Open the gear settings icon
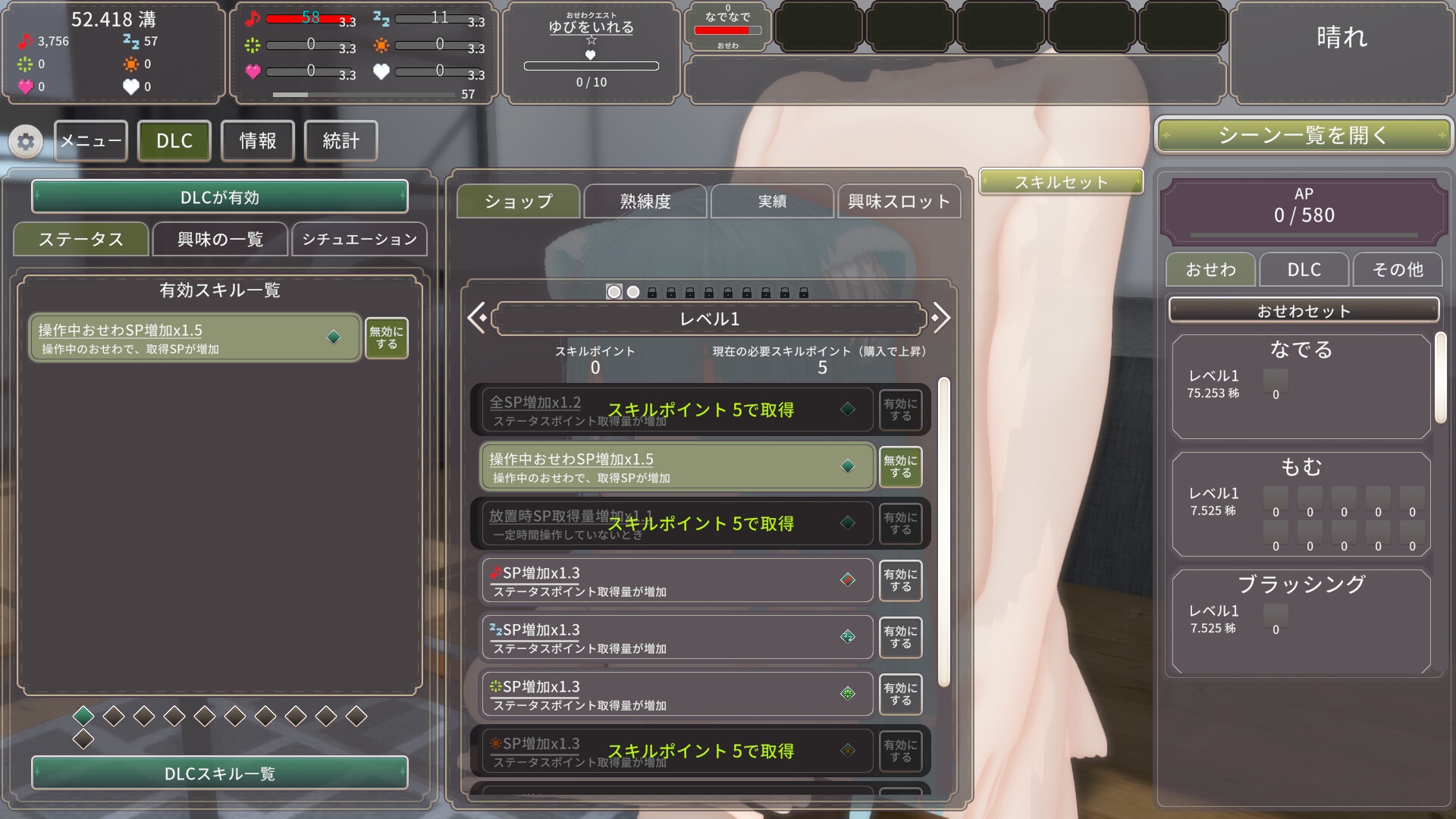1456x819 pixels. click(x=26, y=142)
